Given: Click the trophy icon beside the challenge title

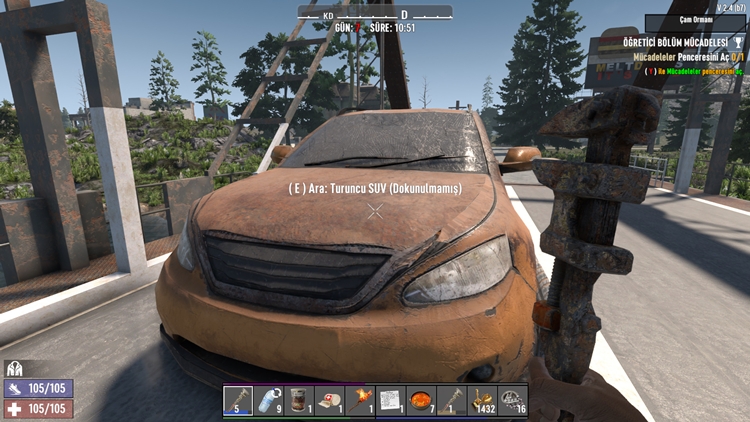Looking at the screenshot, I should tap(738, 43).
